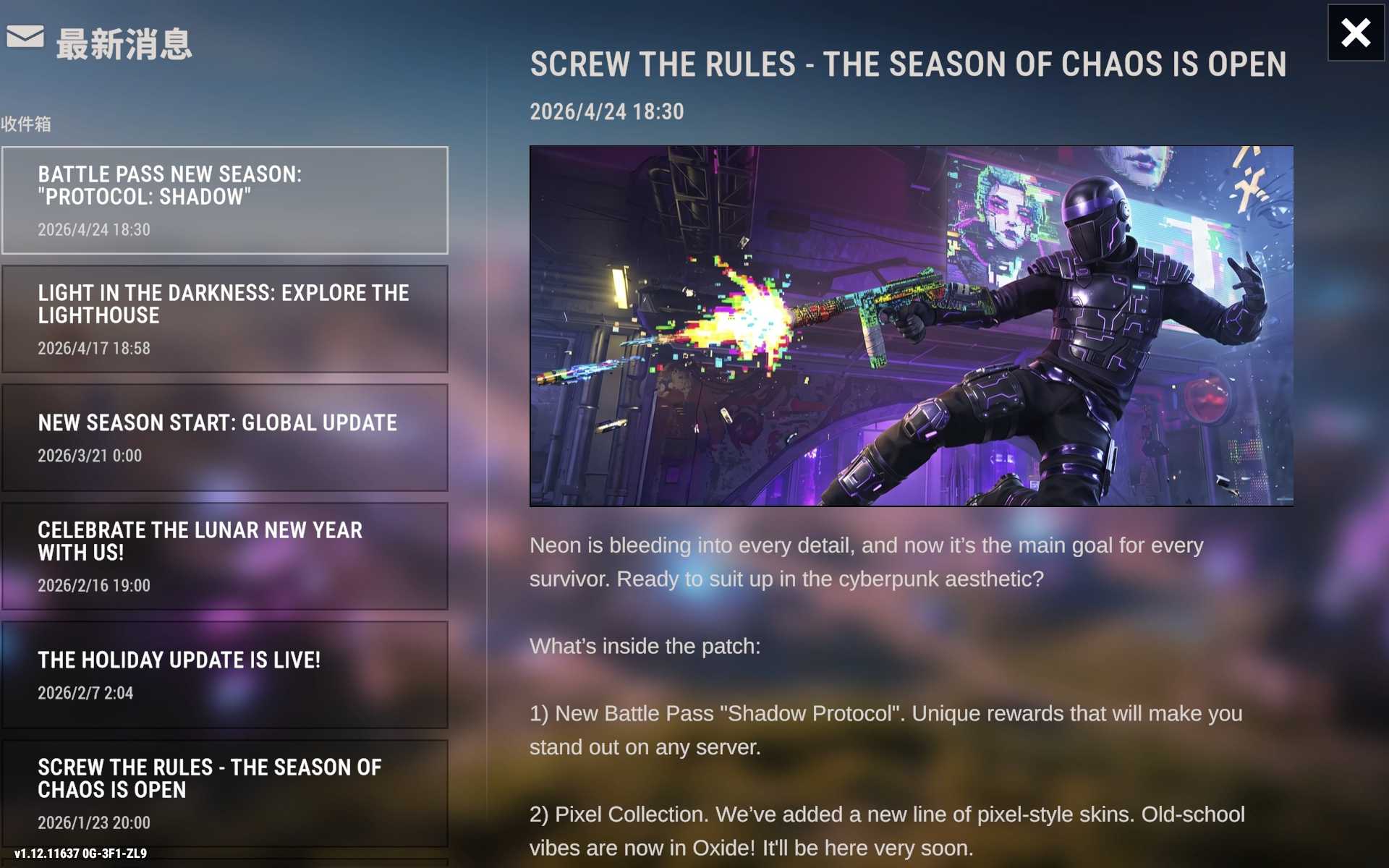Close the news window with the X button
The width and height of the screenshot is (1389, 868).
click(x=1355, y=33)
